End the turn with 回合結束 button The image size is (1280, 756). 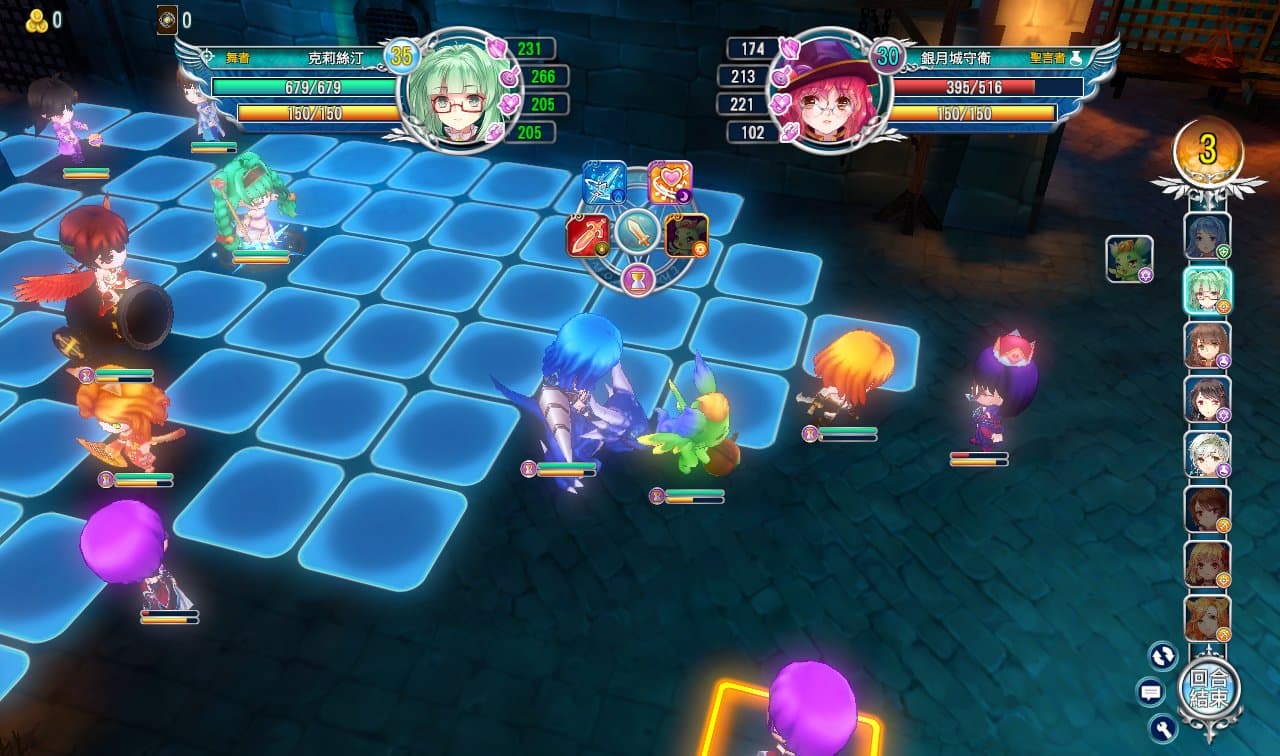coord(1209,689)
